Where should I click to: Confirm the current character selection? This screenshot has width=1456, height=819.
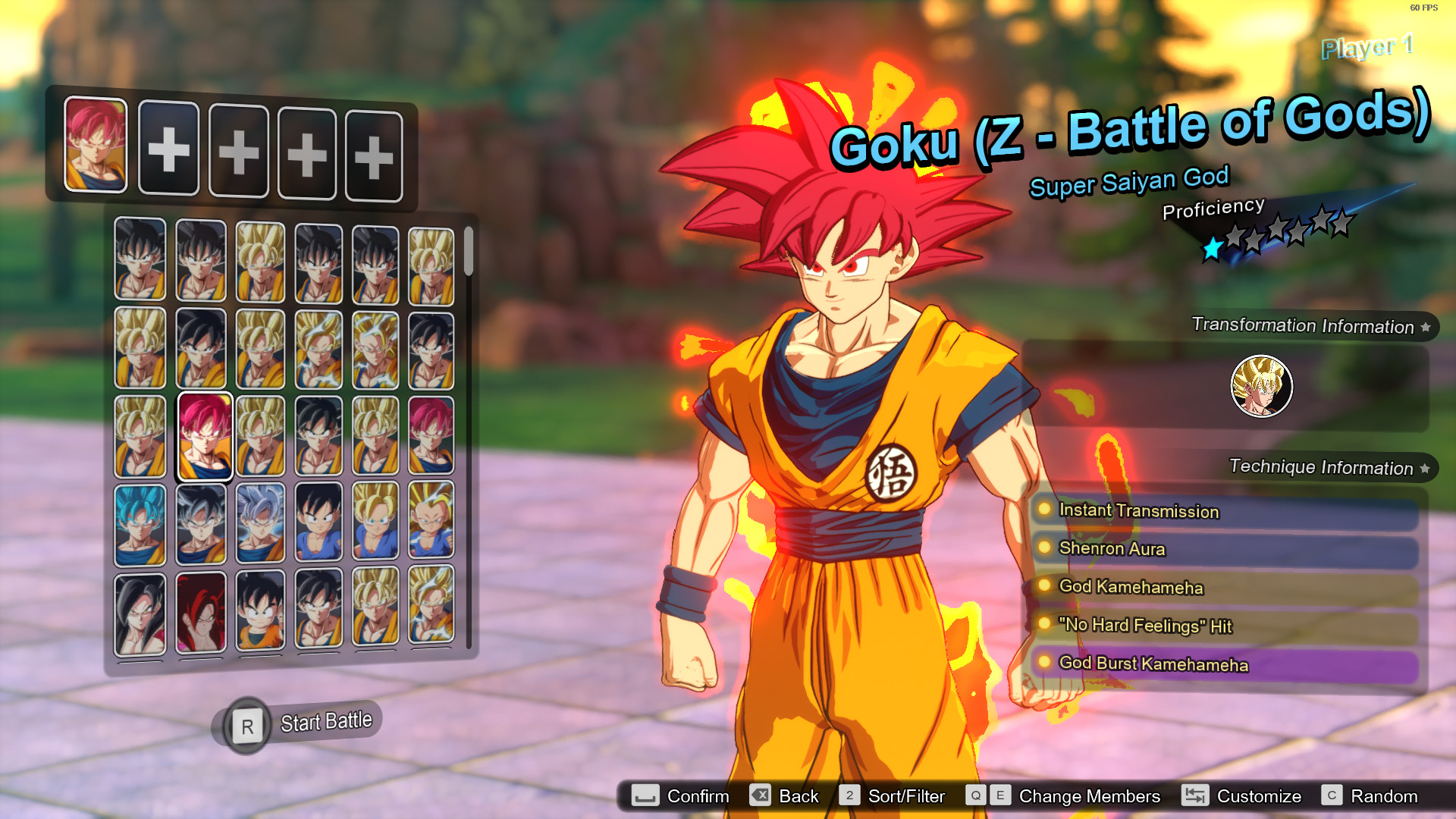(x=697, y=796)
